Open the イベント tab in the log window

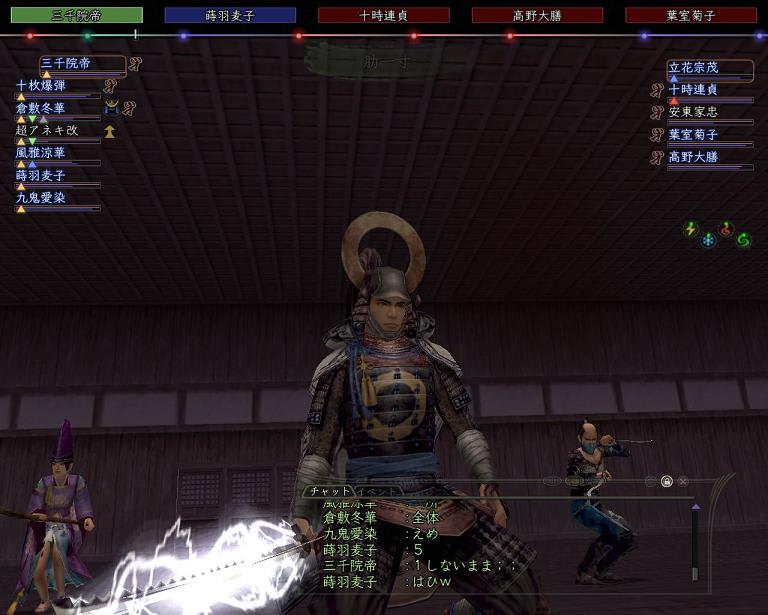[x=376, y=492]
